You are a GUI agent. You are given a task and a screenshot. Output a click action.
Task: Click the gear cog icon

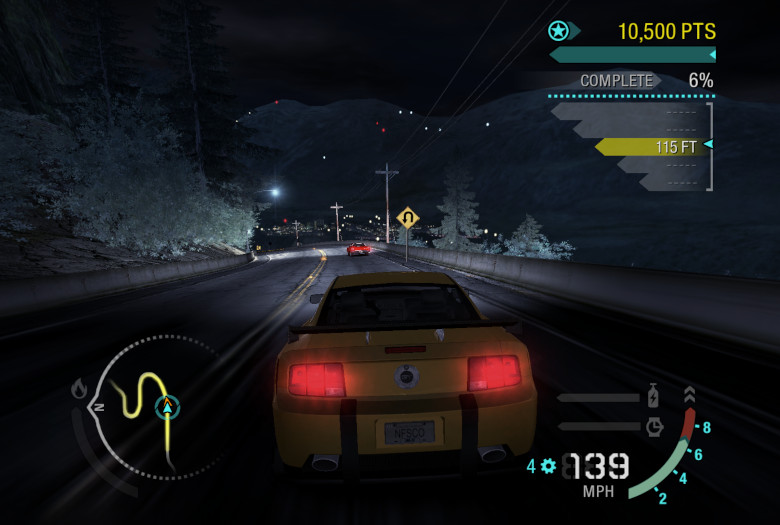[x=547, y=465]
